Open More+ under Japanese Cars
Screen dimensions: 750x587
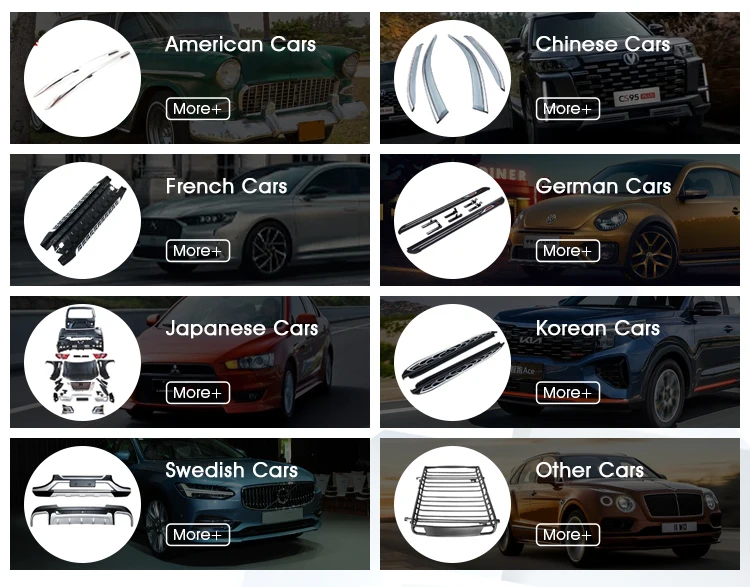pyautogui.click(x=197, y=392)
